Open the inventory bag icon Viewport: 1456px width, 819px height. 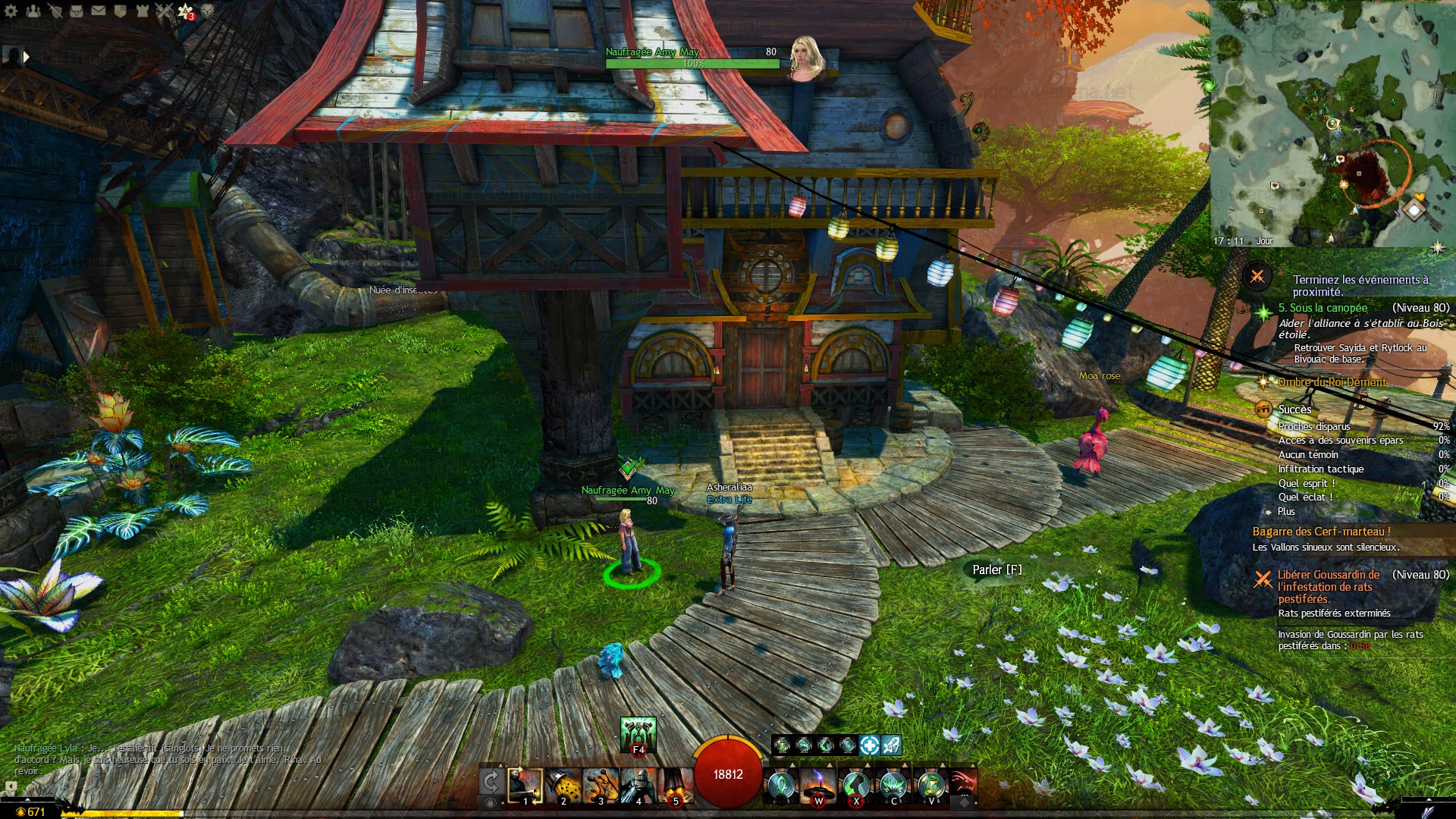coord(77,11)
